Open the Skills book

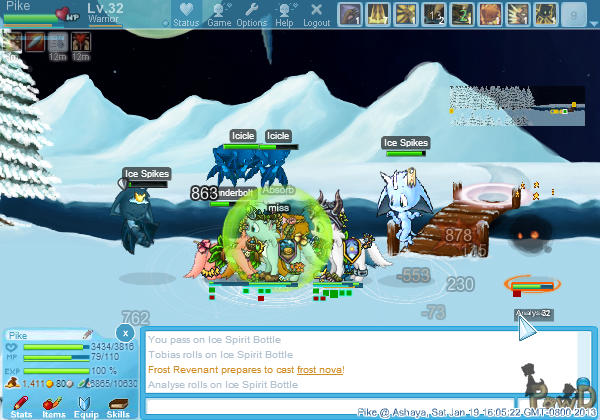coord(118,404)
